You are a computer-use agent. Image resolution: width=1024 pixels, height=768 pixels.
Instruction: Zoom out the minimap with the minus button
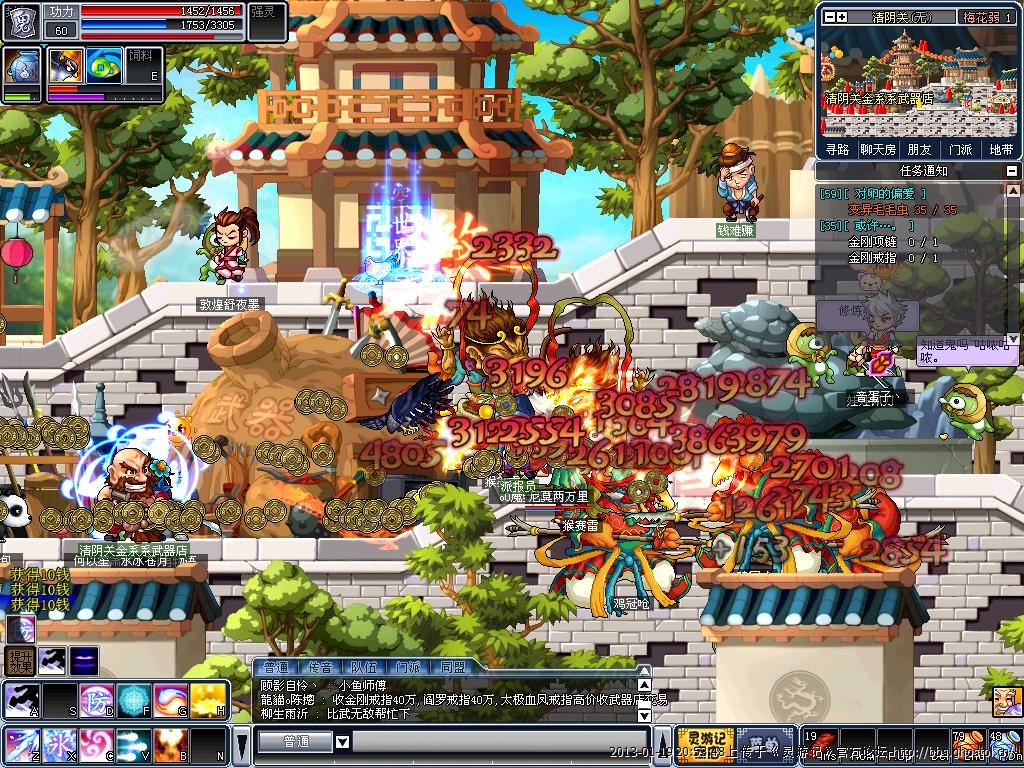828,17
